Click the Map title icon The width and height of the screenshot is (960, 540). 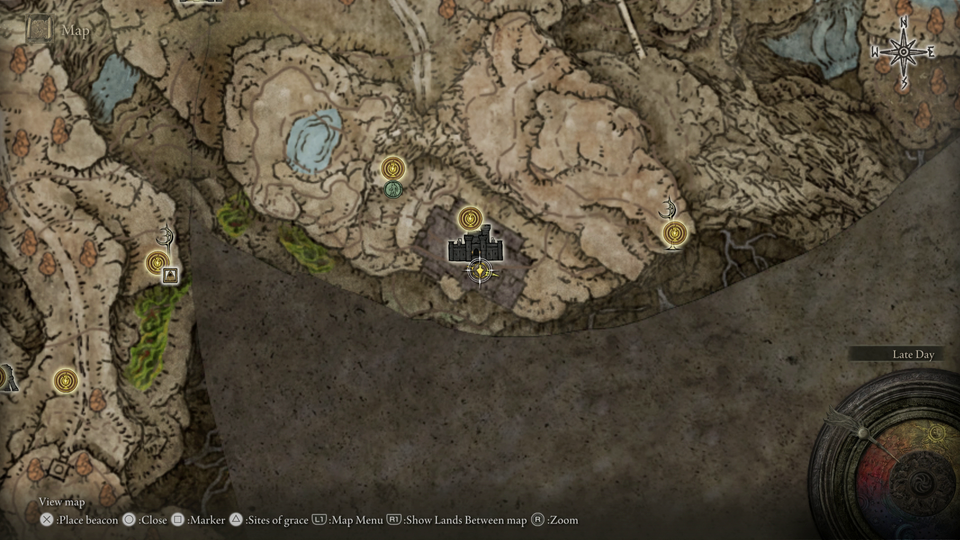point(39,29)
